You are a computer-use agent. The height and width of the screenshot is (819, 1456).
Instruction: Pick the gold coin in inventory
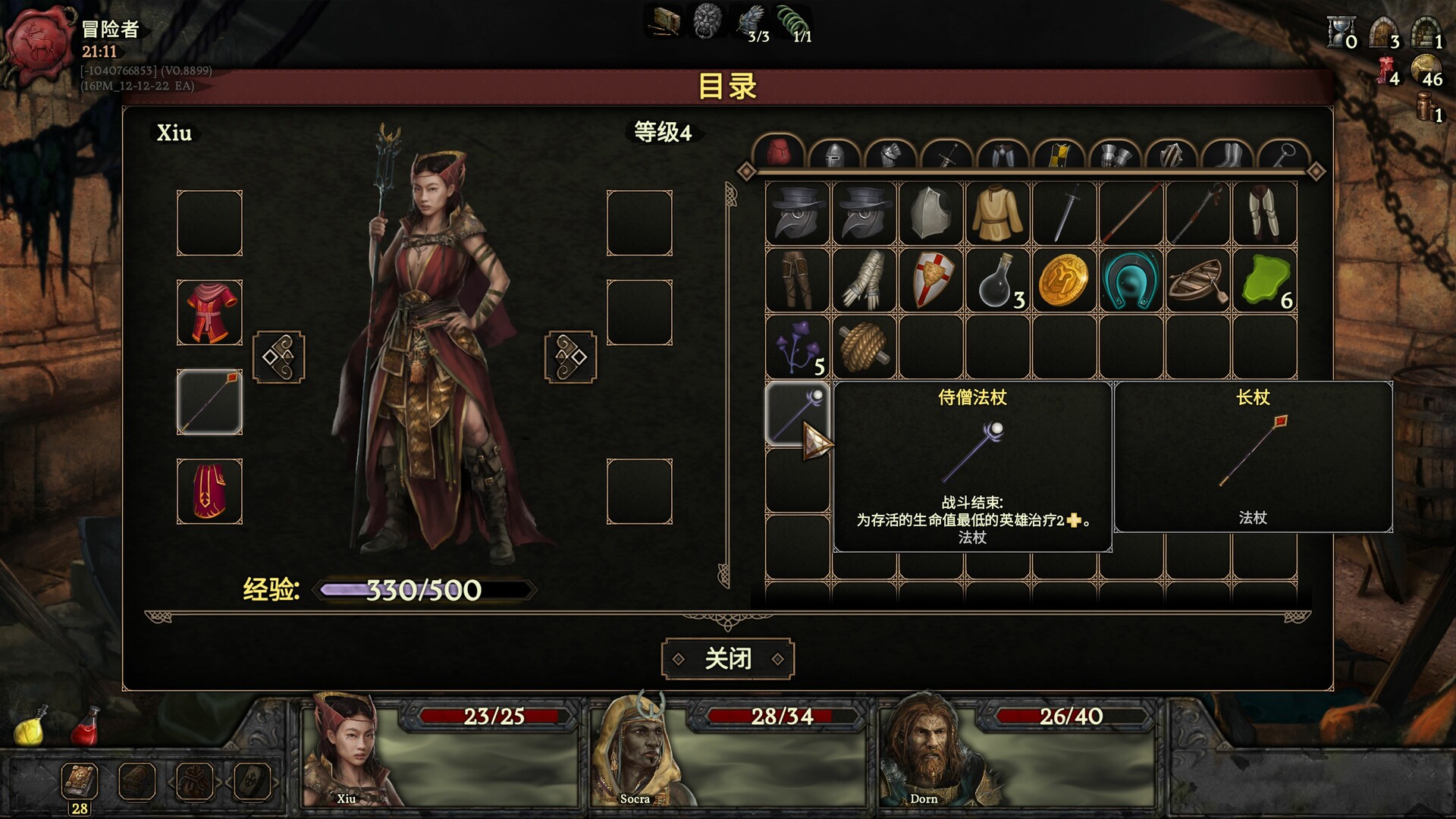pyautogui.click(x=1064, y=280)
